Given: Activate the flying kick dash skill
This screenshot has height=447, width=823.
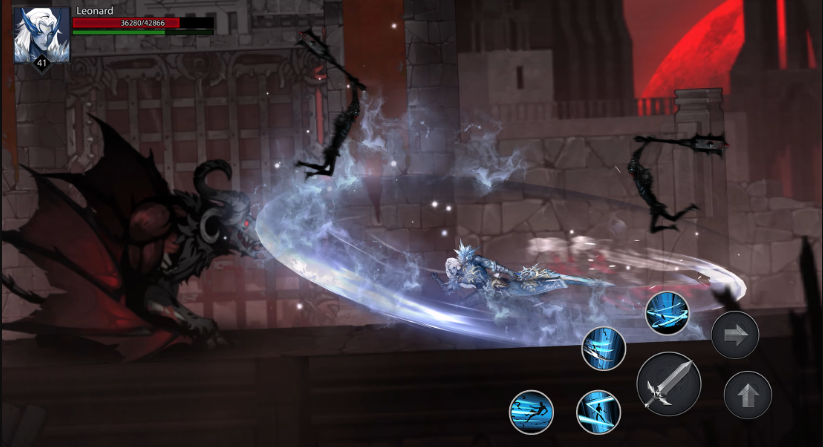Looking at the screenshot, I should [531, 411].
